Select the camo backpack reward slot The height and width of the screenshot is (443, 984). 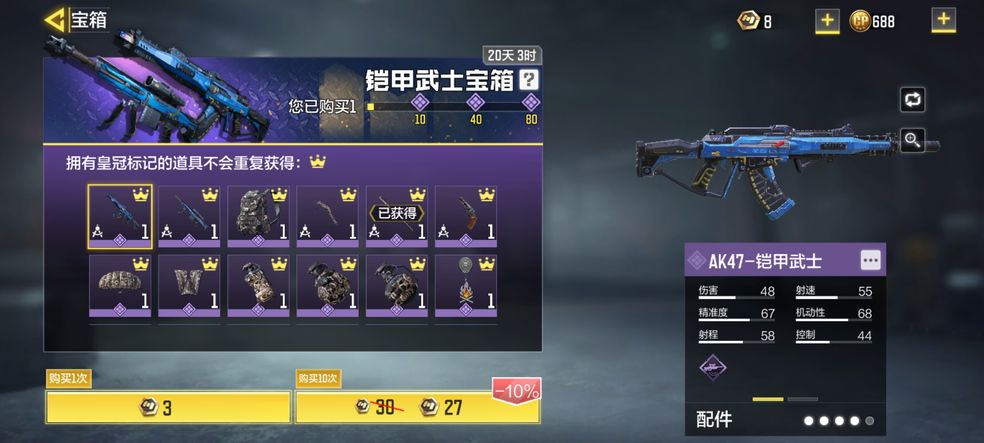click(258, 216)
